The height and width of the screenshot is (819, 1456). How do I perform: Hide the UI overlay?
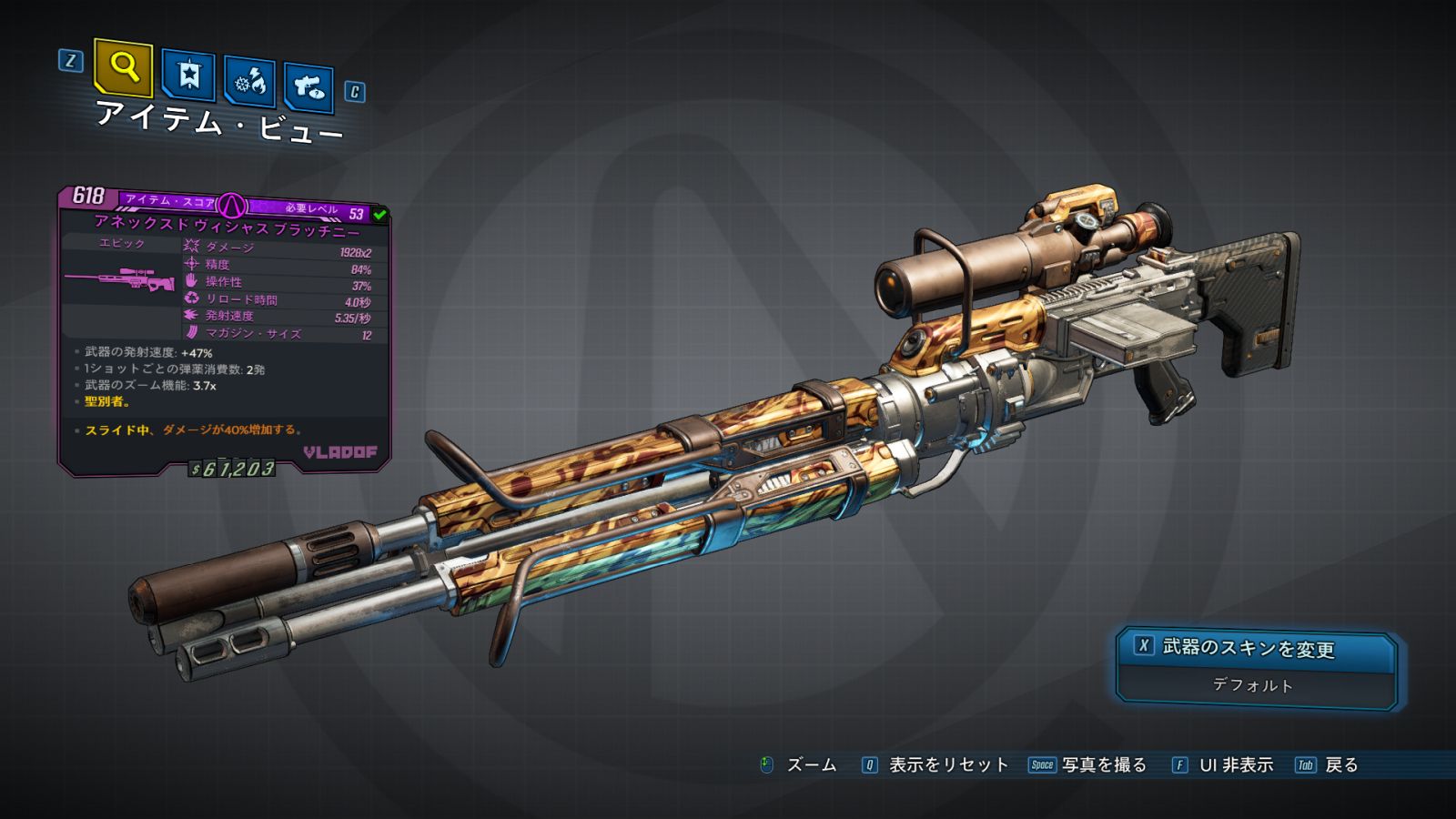1224,765
